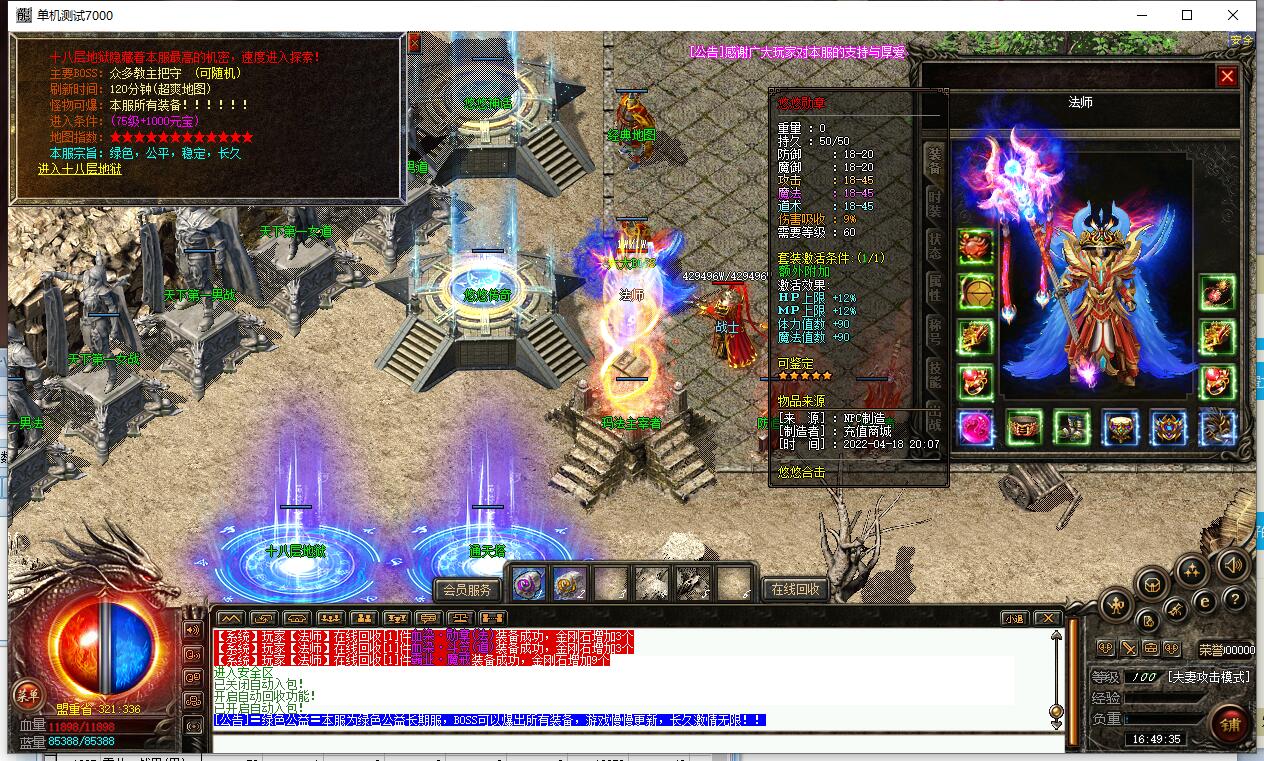
Task: Maximize the game window
Action: pyautogui.click(x=1187, y=15)
